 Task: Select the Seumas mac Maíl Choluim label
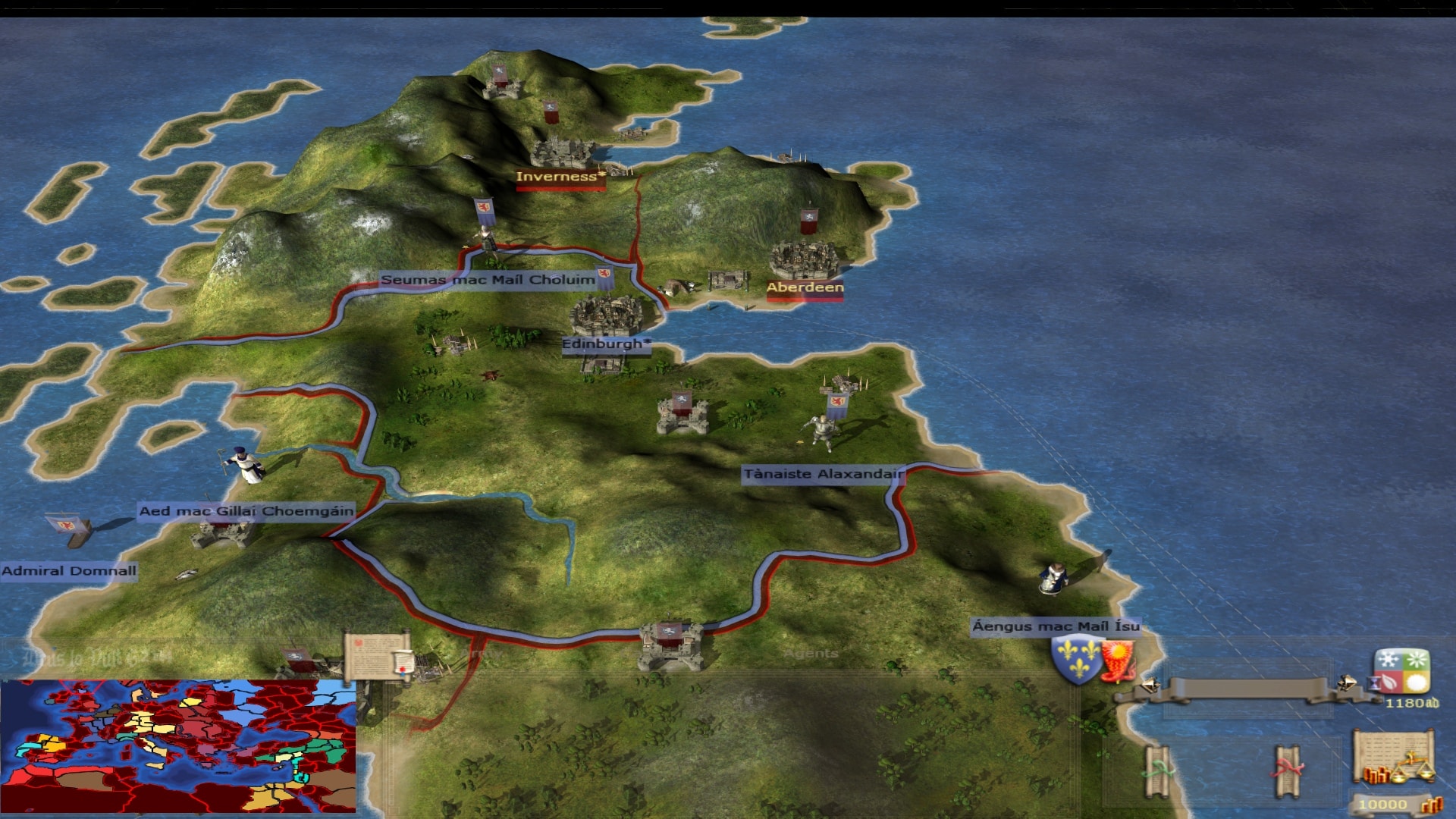coord(488,280)
